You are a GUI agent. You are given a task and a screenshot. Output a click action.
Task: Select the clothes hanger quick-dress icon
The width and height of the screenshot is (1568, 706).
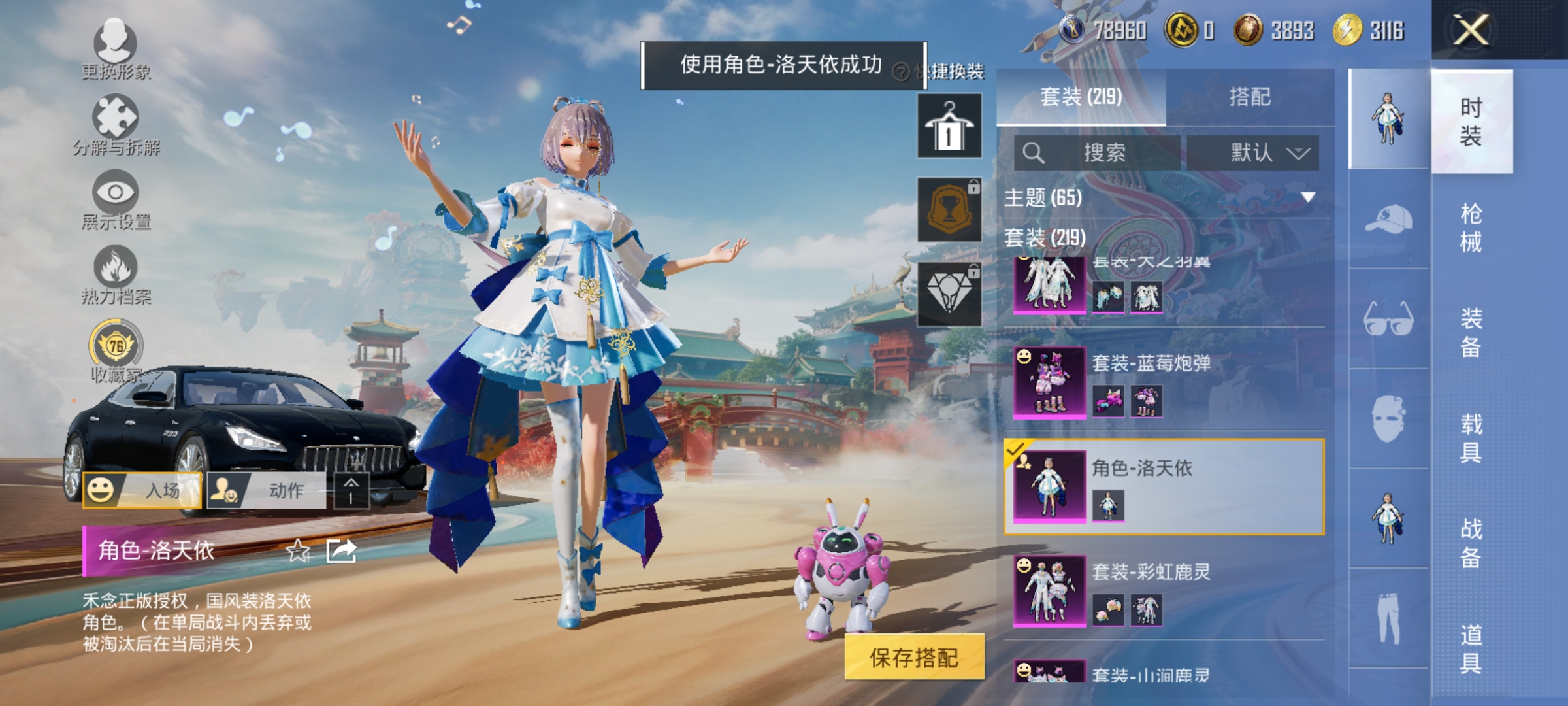coord(949,126)
